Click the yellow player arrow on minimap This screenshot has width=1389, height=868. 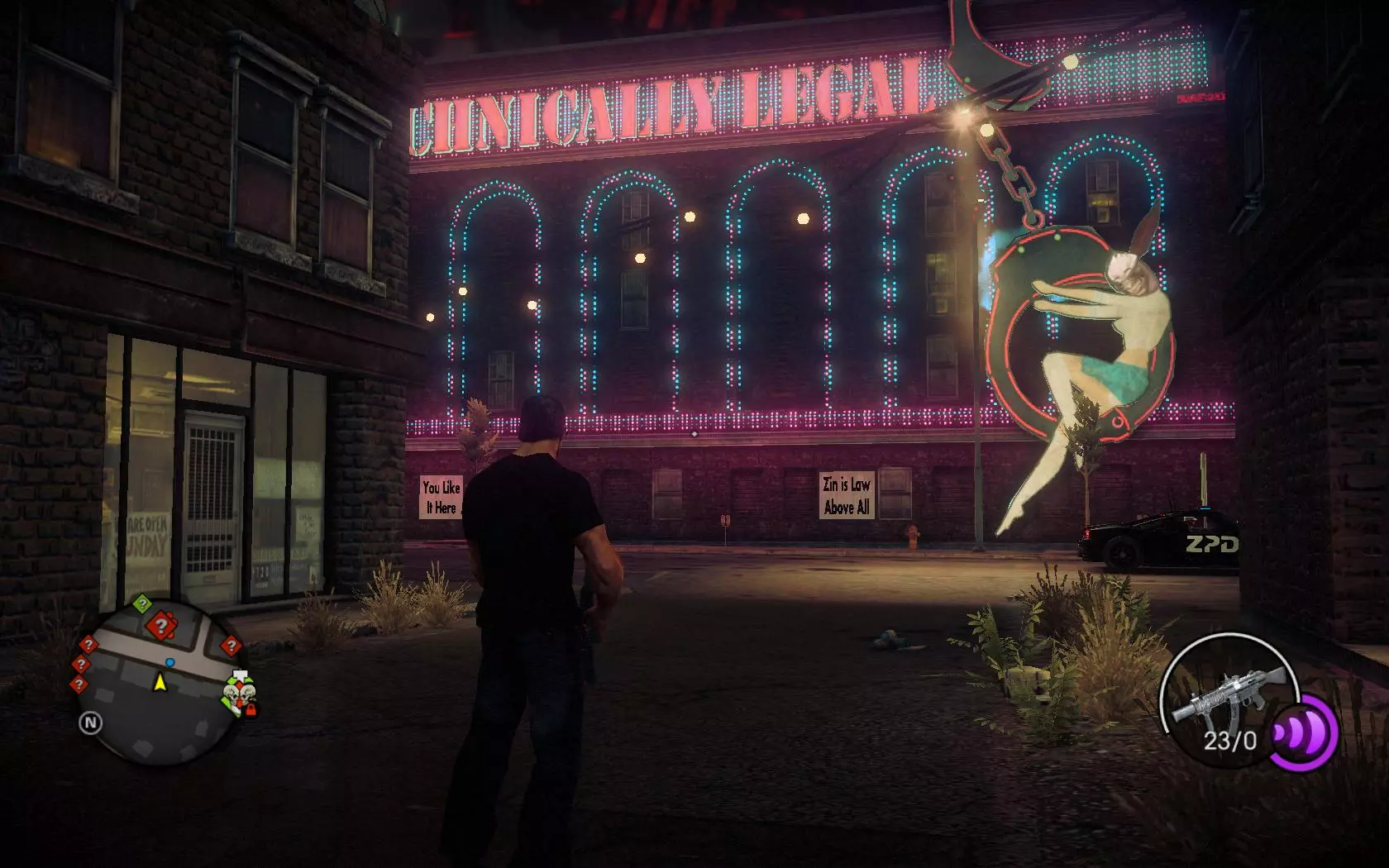pyautogui.click(x=160, y=682)
